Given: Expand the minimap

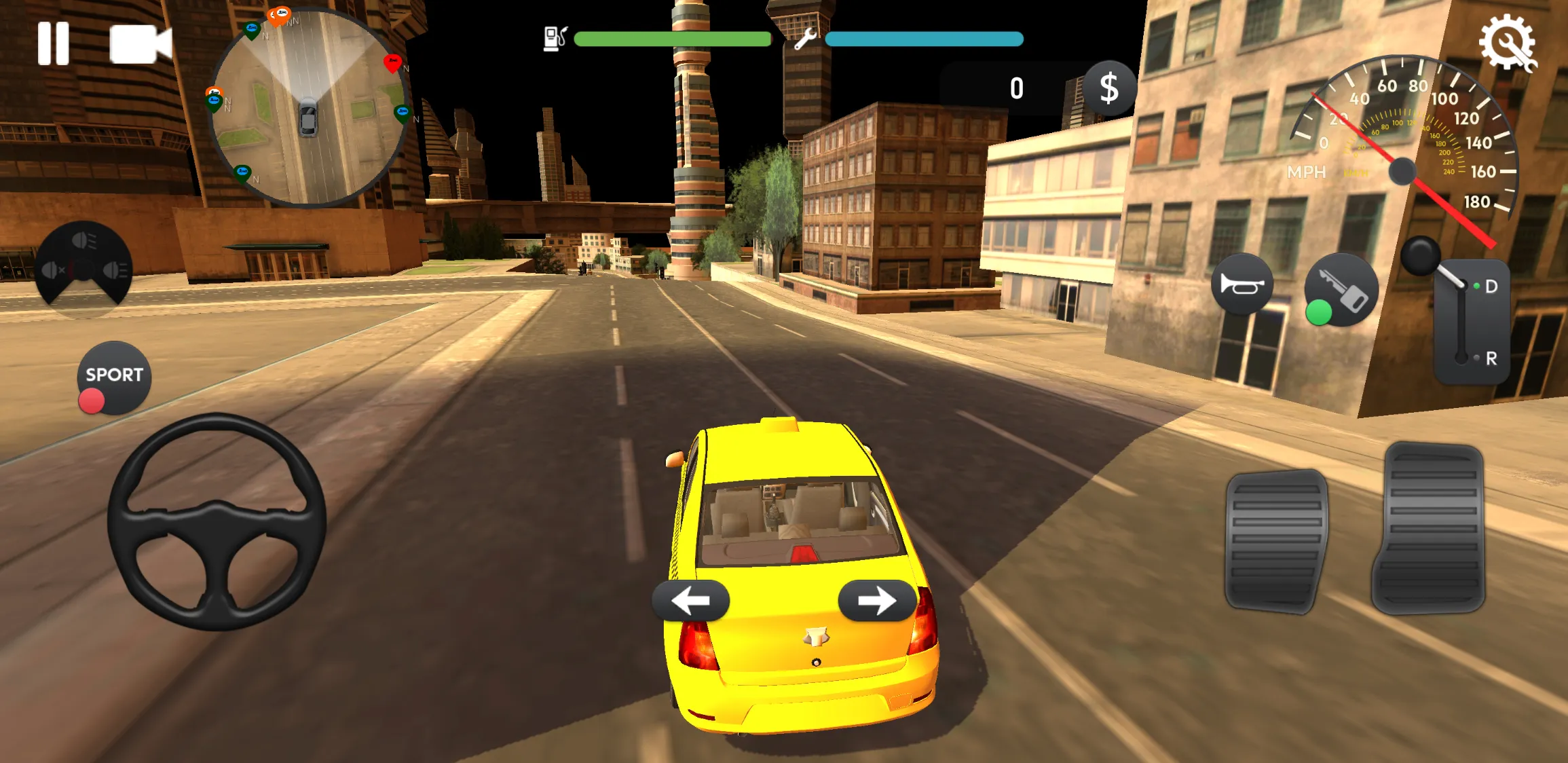Looking at the screenshot, I should coord(309,105).
